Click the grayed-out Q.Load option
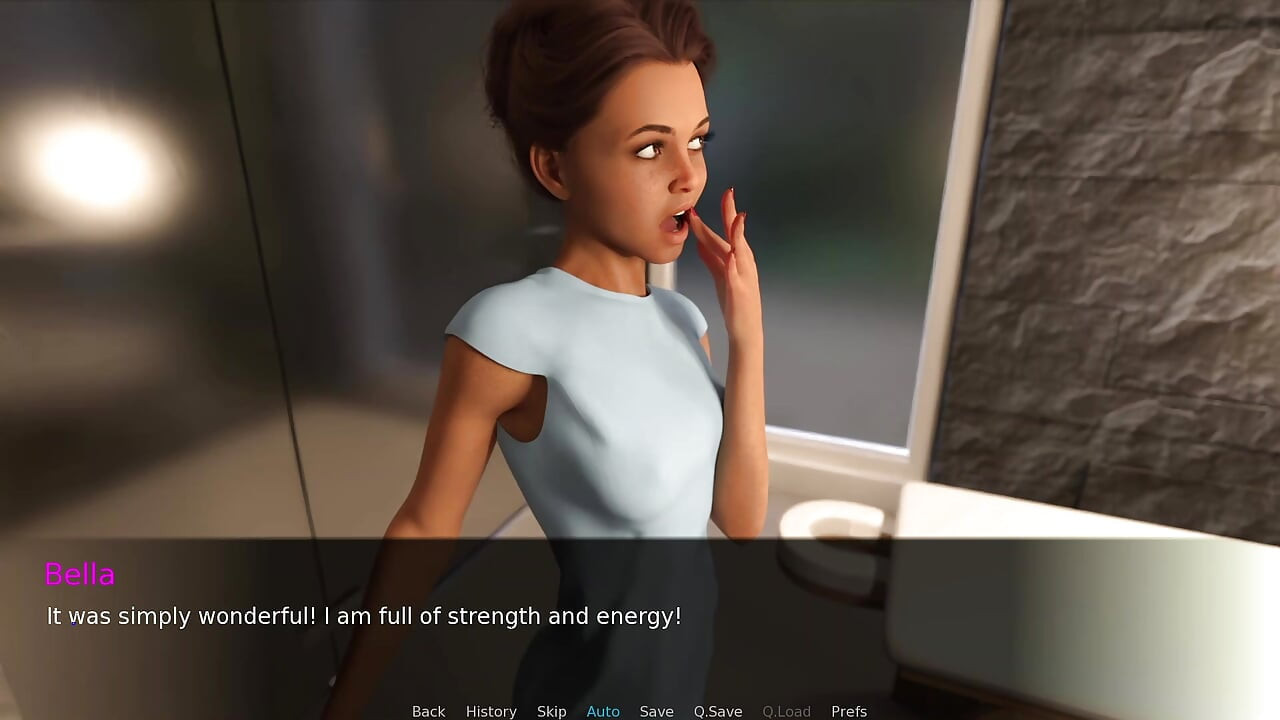 click(x=786, y=710)
